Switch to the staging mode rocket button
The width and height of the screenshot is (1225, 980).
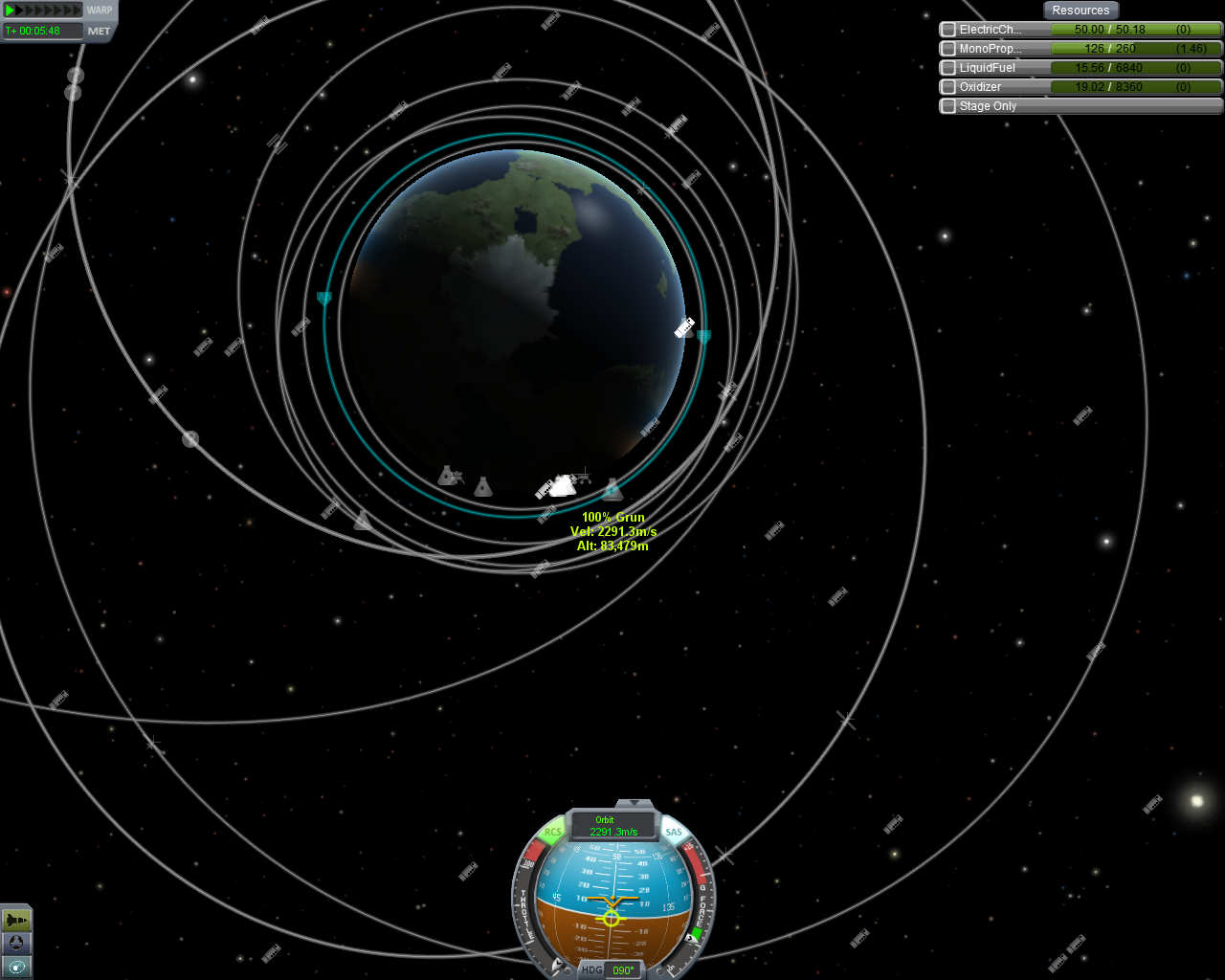coord(16,920)
